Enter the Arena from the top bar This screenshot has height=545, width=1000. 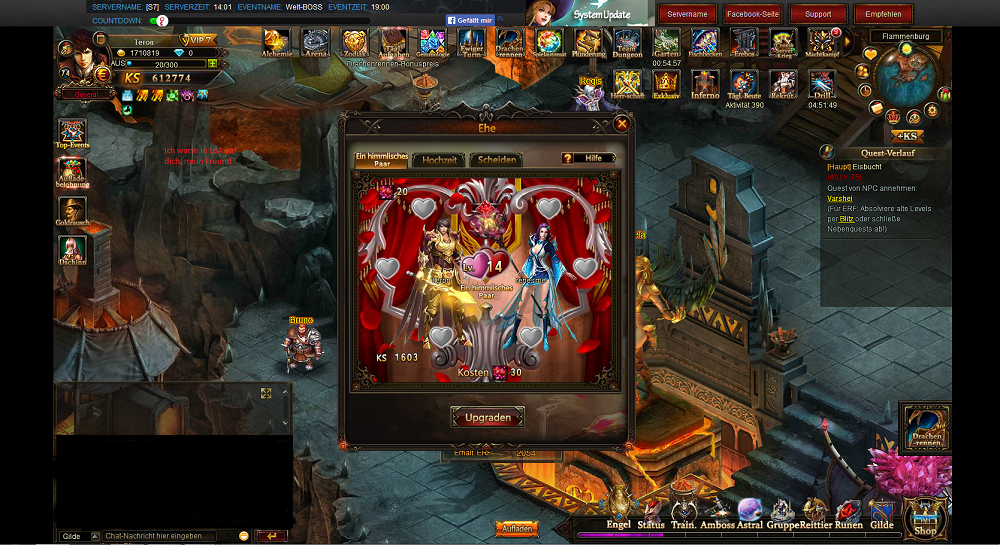tap(316, 43)
